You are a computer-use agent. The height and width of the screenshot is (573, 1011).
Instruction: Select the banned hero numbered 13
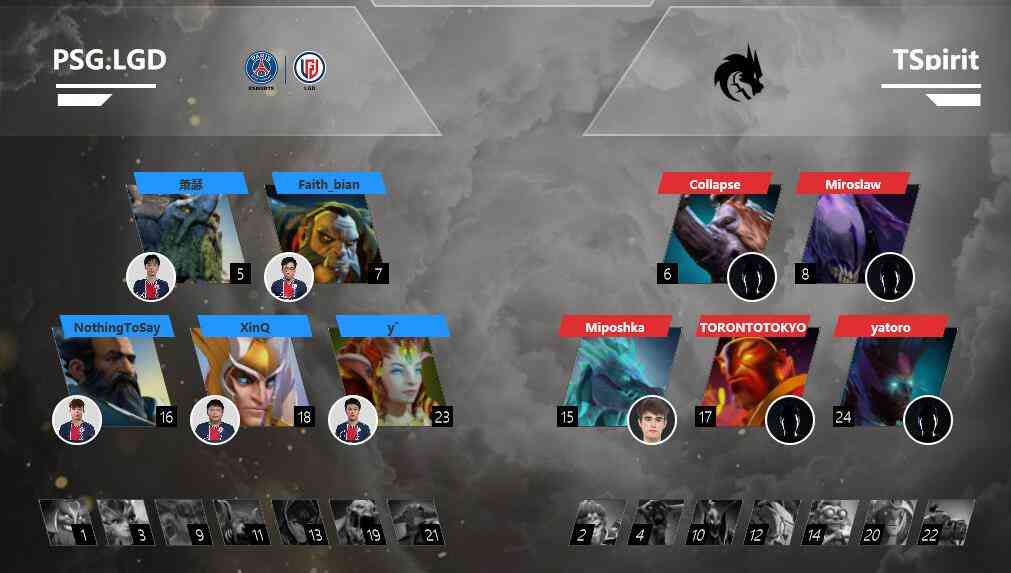(x=300, y=522)
